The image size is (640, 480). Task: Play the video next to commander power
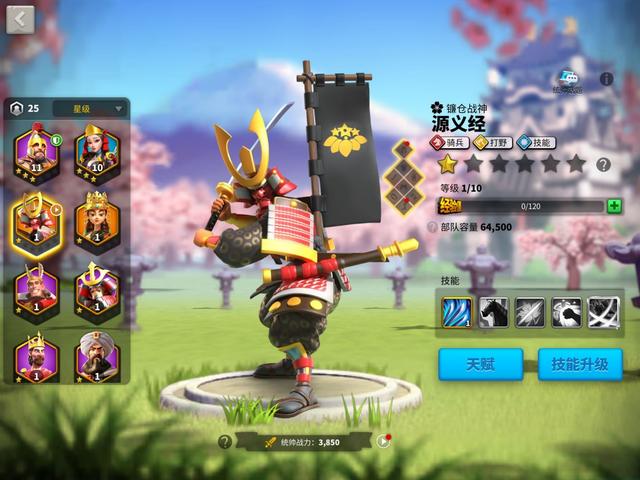(x=384, y=441)
